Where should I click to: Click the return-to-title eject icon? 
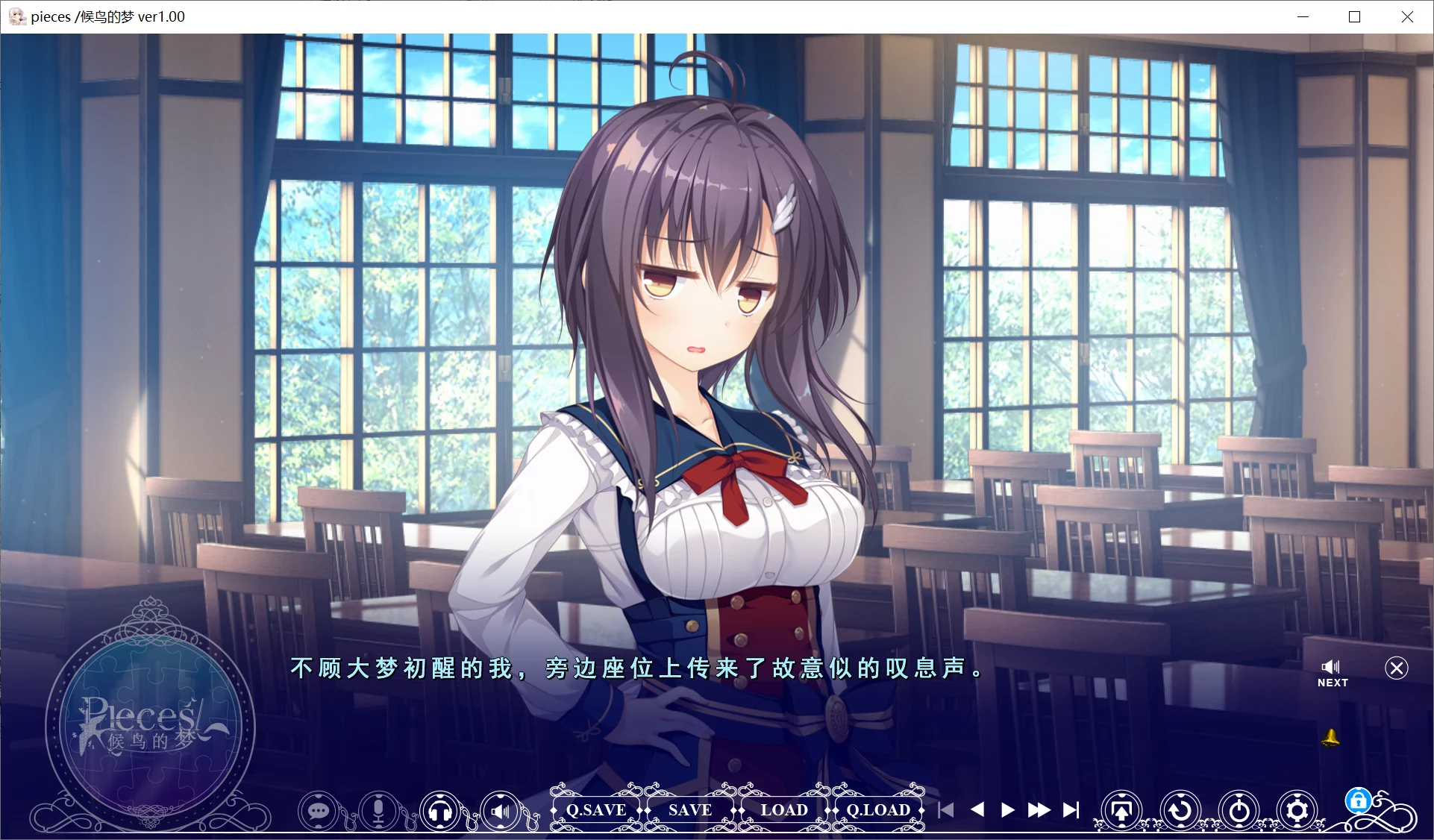tap(1122, 810)
